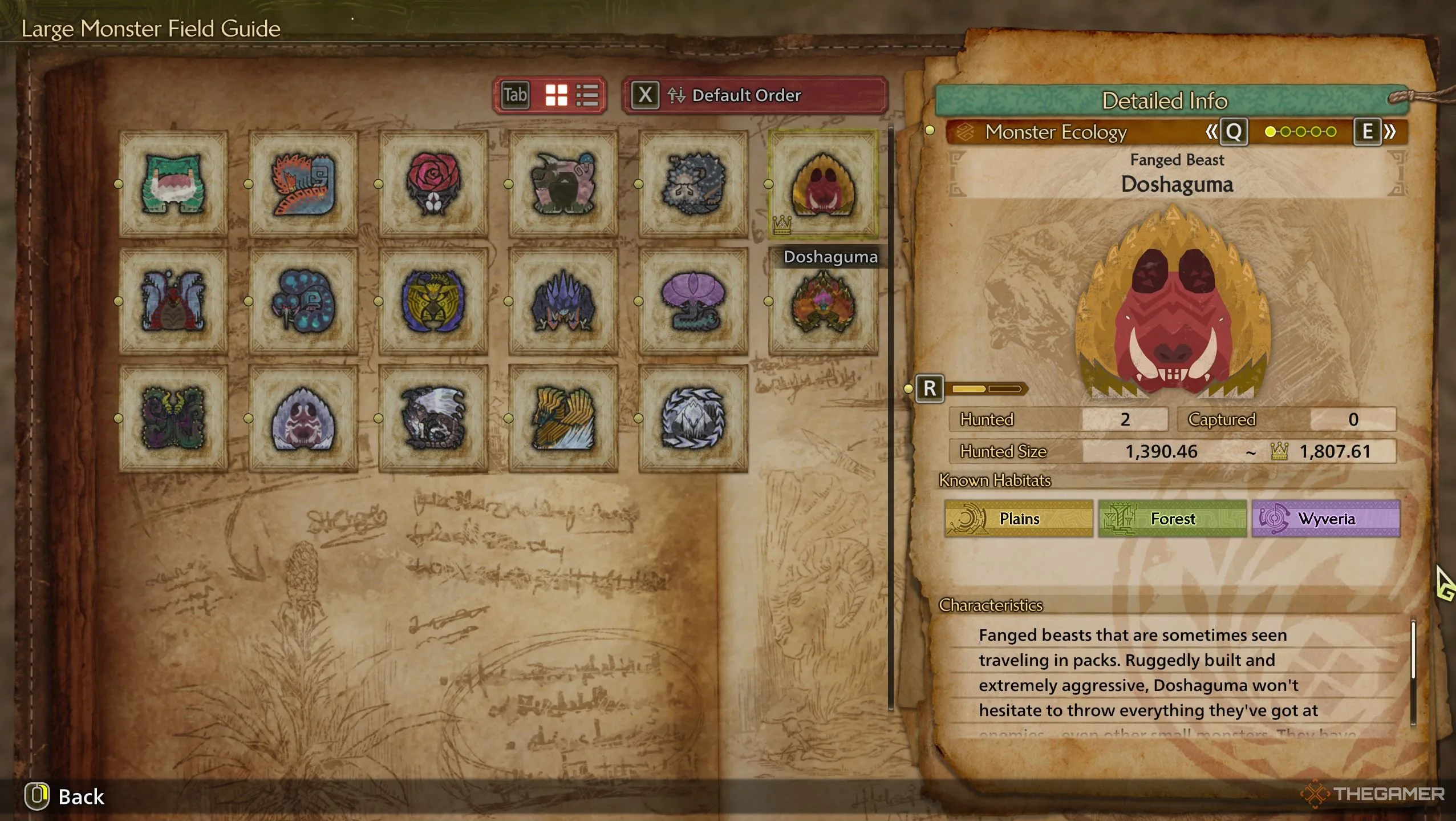Go to next Detailed Info page
Screen dimensions: 1456x821
point(1374,132)
